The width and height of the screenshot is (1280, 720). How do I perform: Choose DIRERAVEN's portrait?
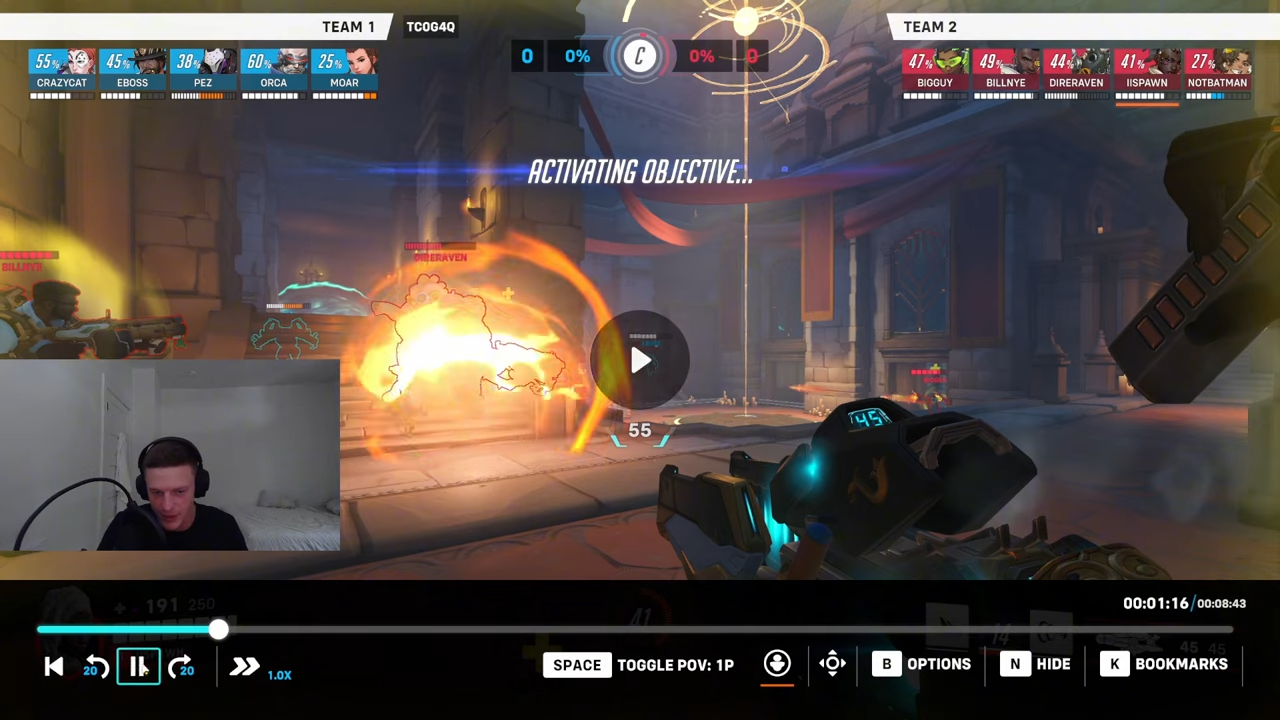(1076, 70)
